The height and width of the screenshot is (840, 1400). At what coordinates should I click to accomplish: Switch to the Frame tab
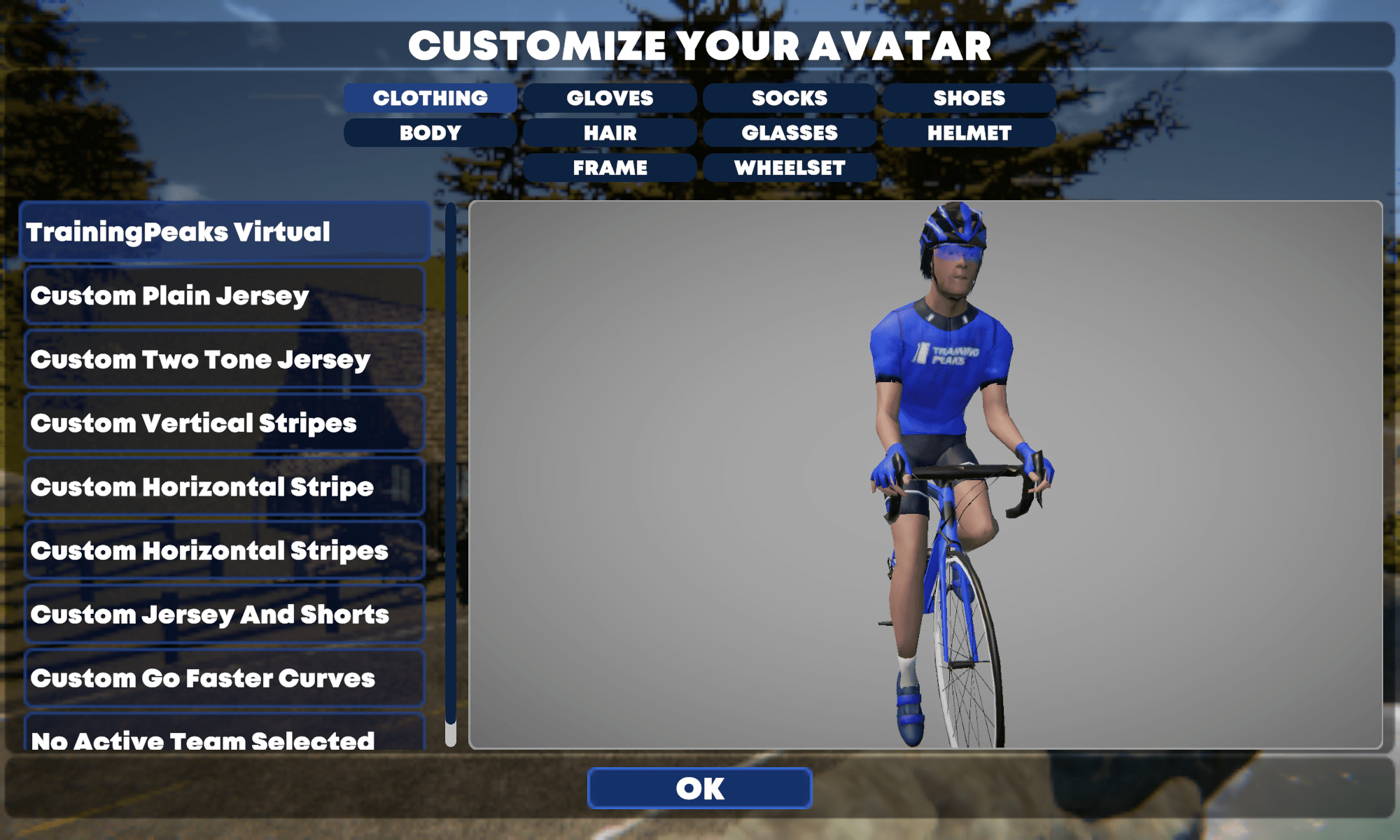[x=610, y=168]
